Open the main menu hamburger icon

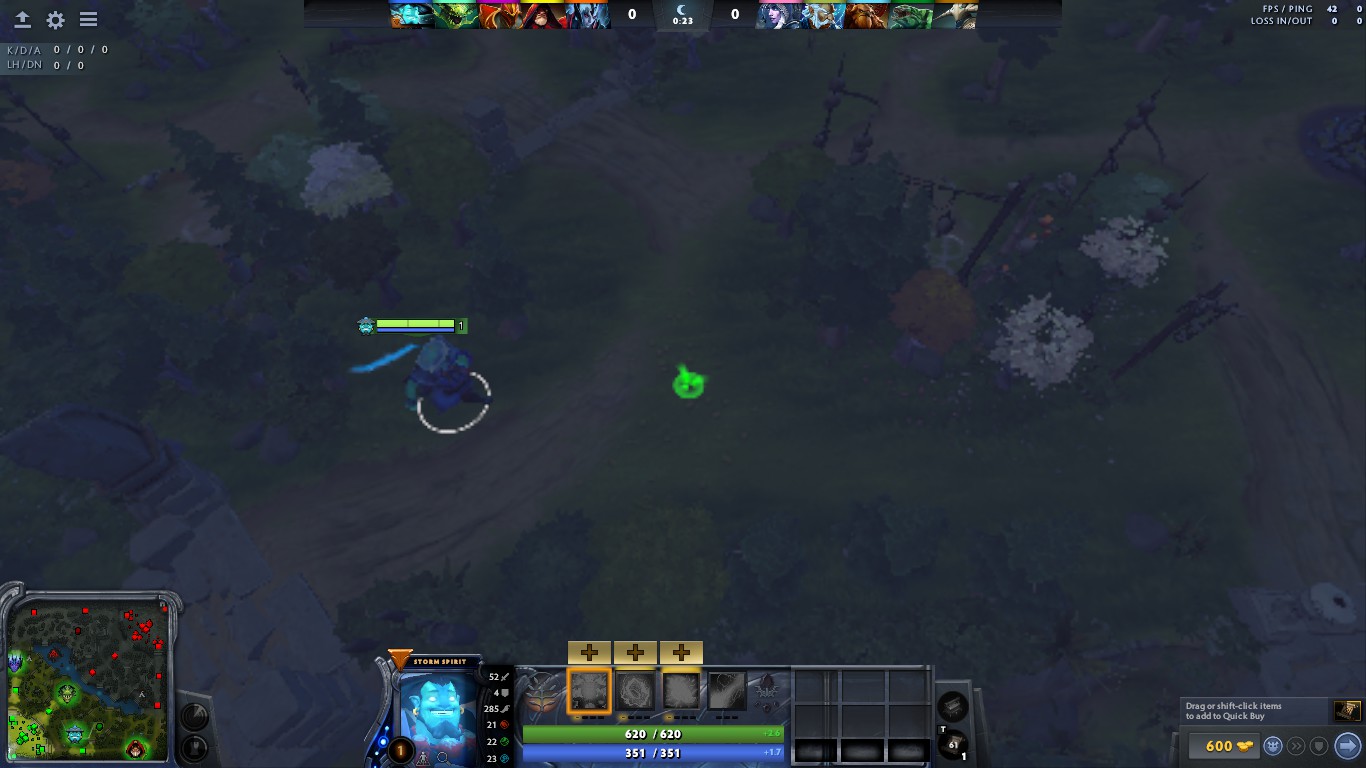coord(88,18)
